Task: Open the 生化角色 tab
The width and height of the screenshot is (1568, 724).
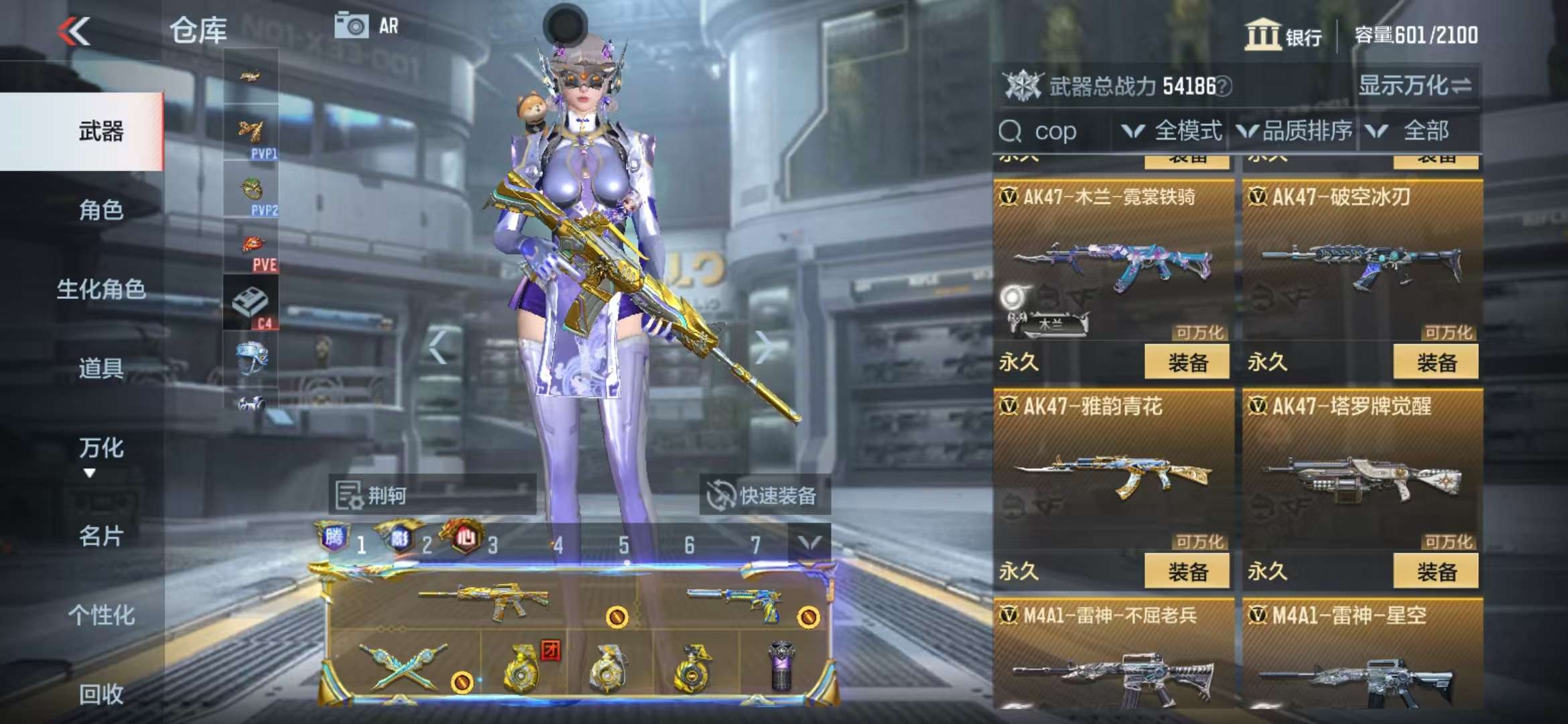Action: tap(101, 289)
